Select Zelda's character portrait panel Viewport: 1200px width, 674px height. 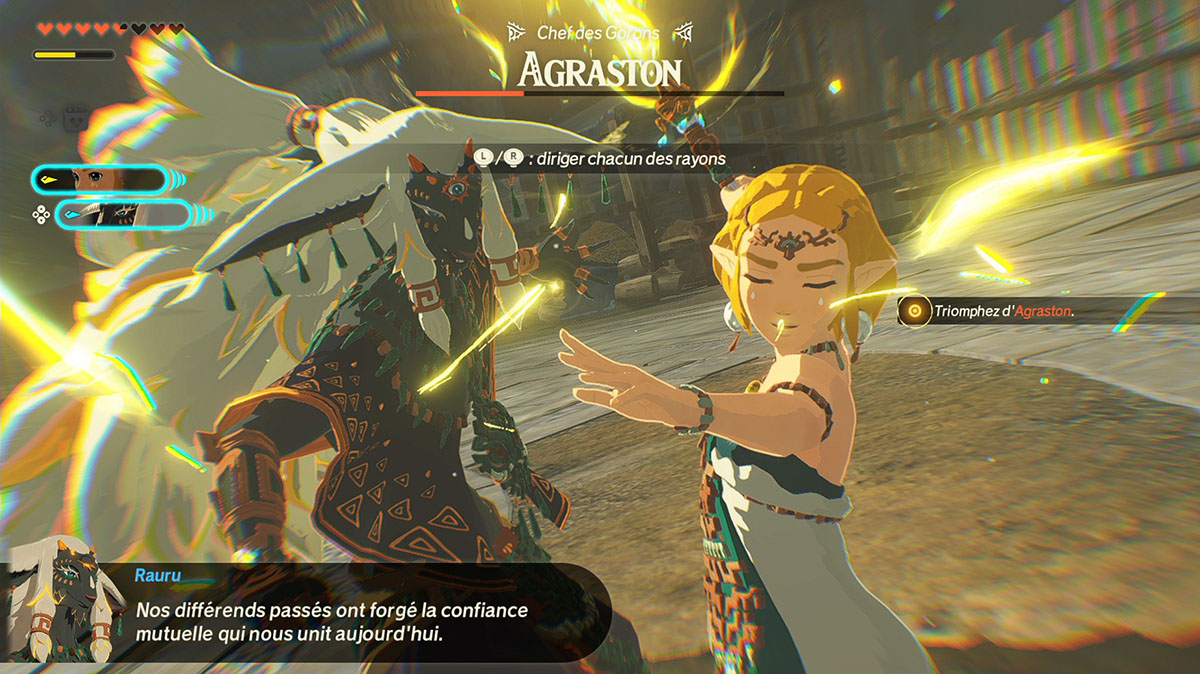click(x=98, y=179)
